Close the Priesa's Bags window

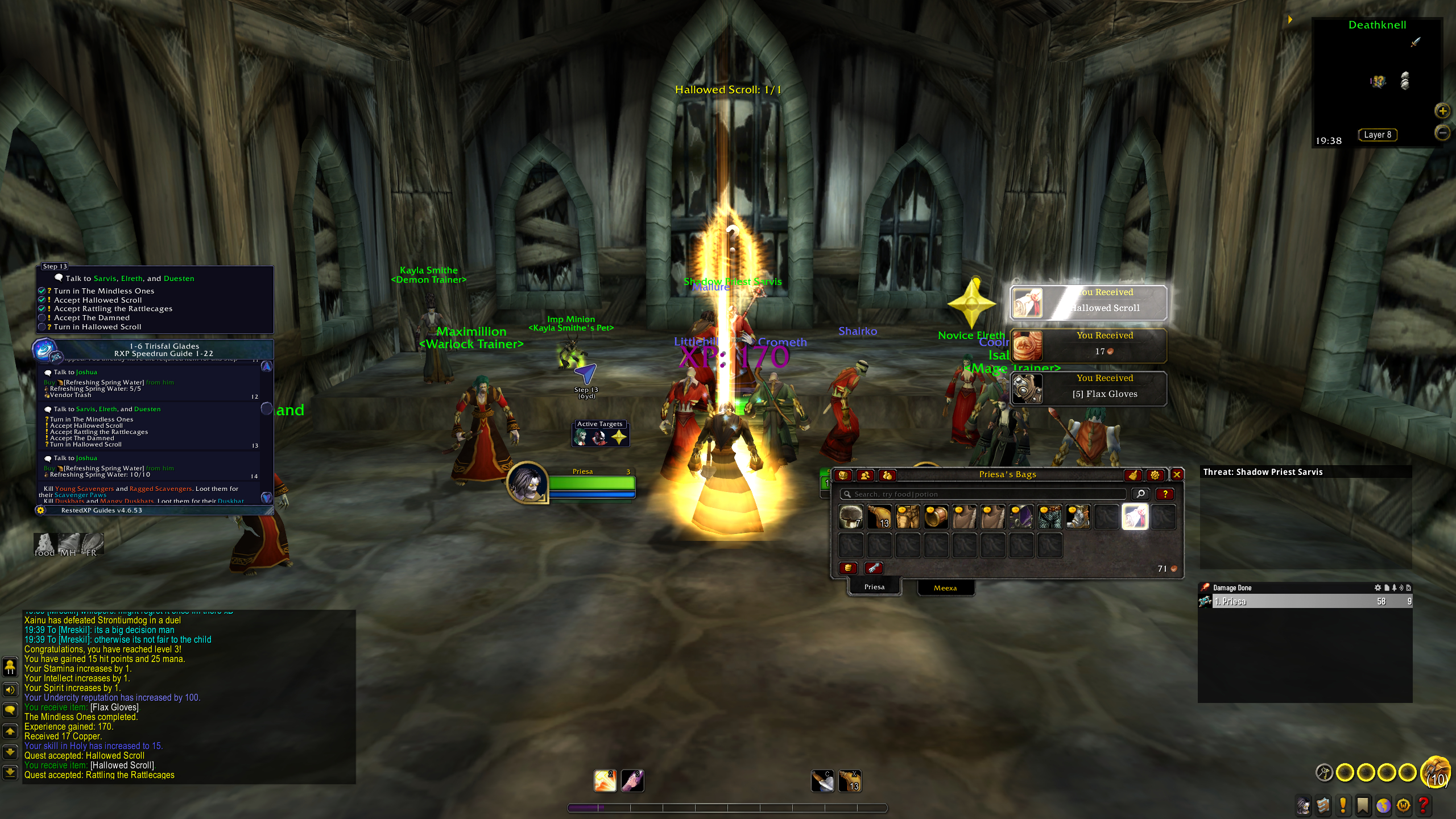[x=1177, y=474]
